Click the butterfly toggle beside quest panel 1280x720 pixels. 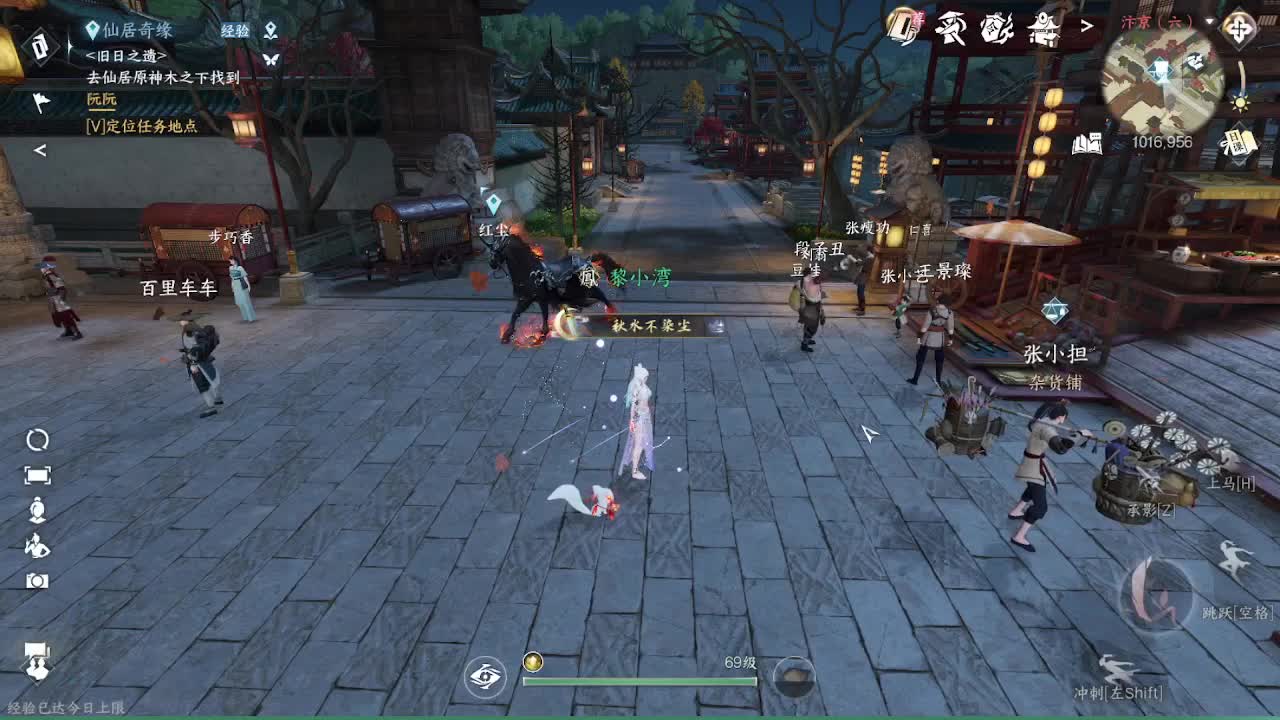[x=271, y=59]
